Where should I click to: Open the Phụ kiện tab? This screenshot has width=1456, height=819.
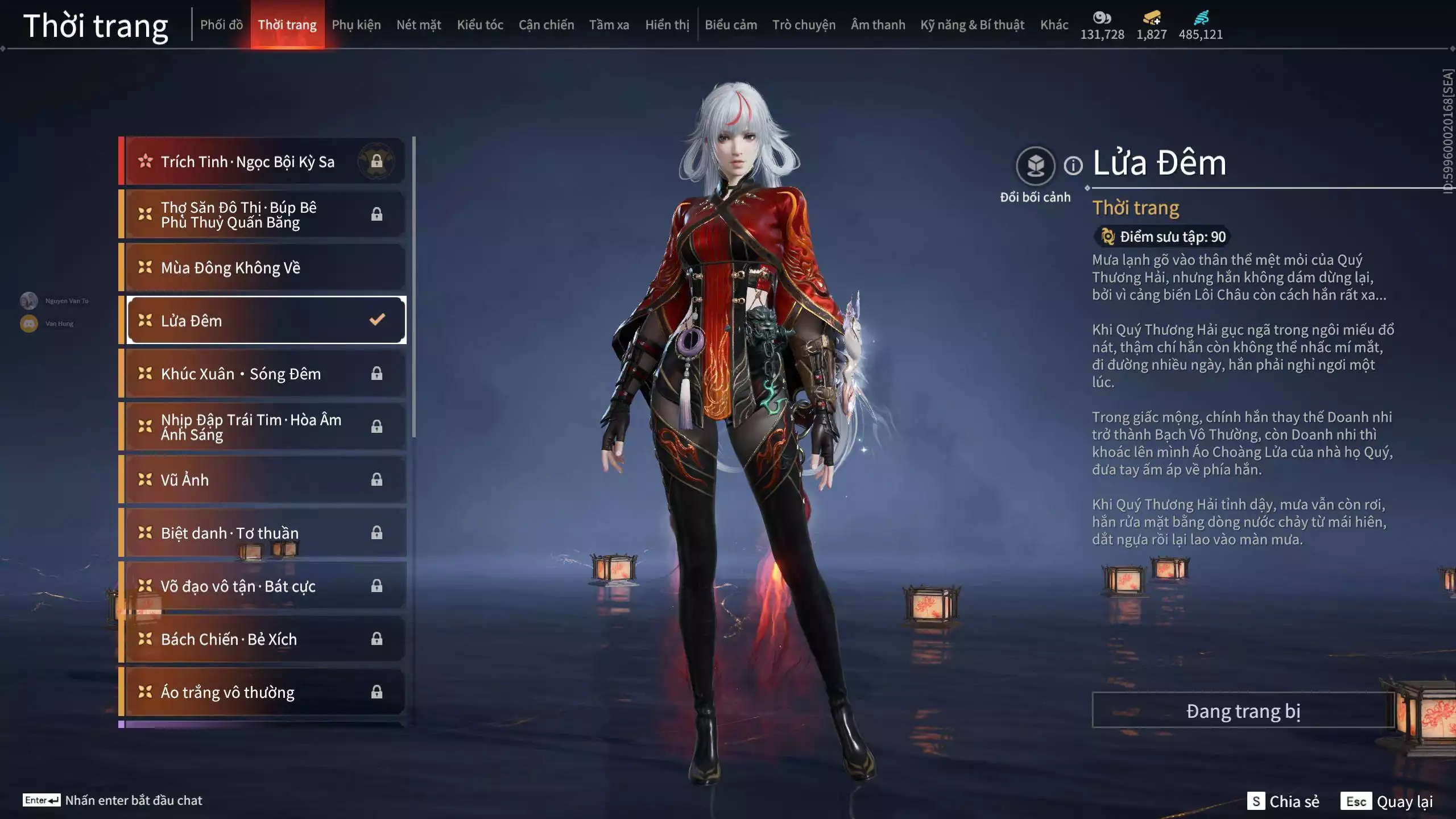tap(356, 24)
